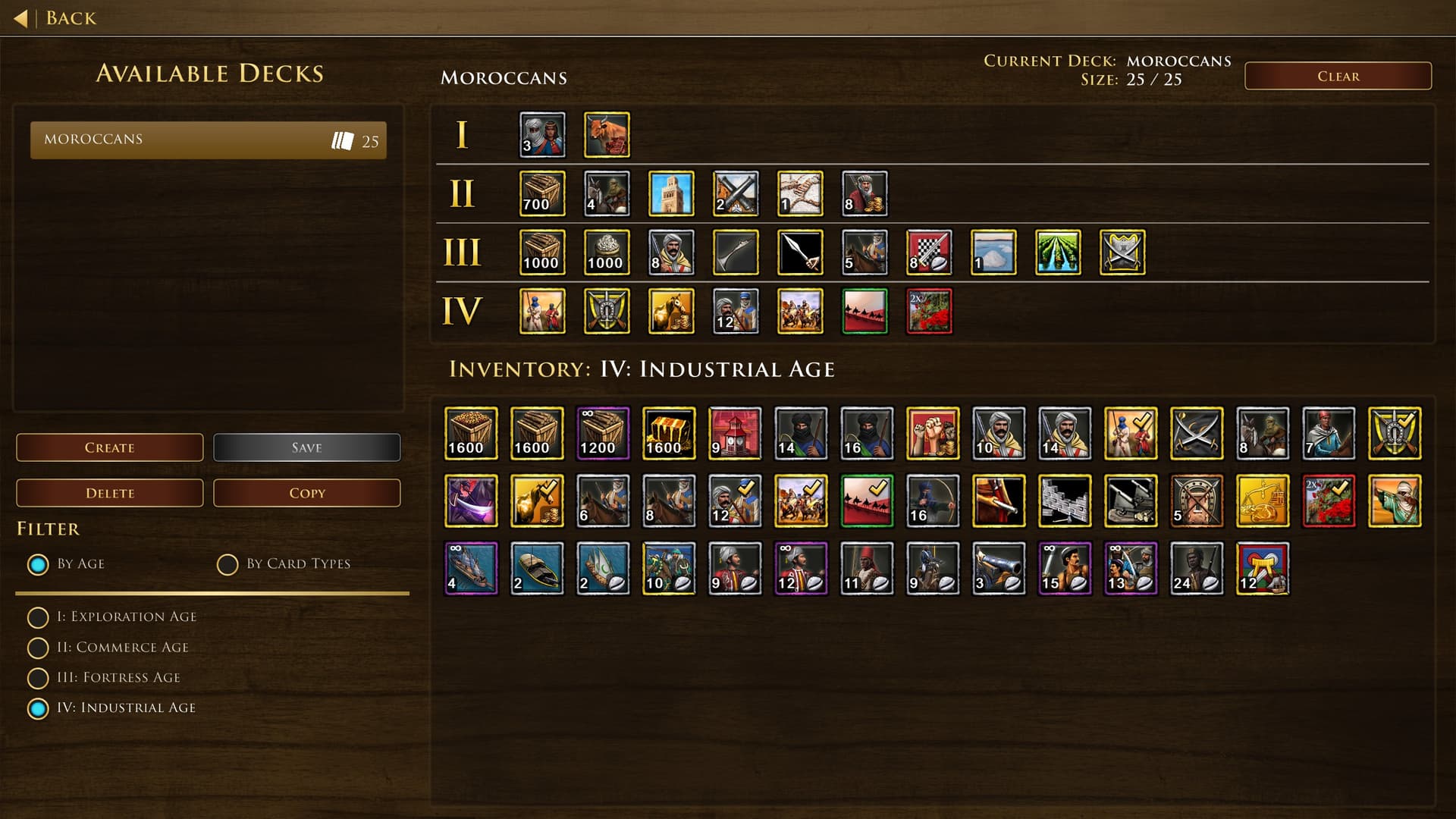Clear the current Moroccans deck
The height and width of the screenshot is (819, 1456).
point(1338,76)
